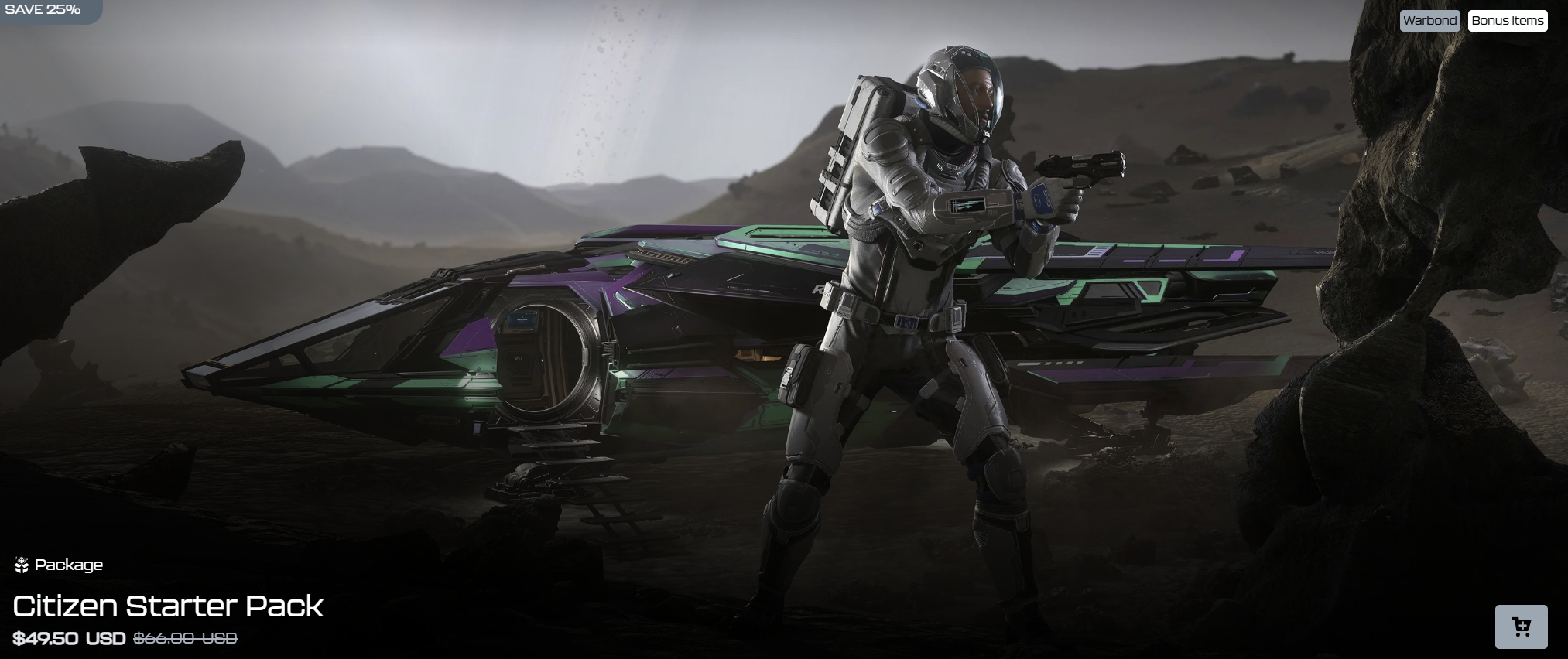Add Citizen Starter Pack to cart

tap(1521, 627)
